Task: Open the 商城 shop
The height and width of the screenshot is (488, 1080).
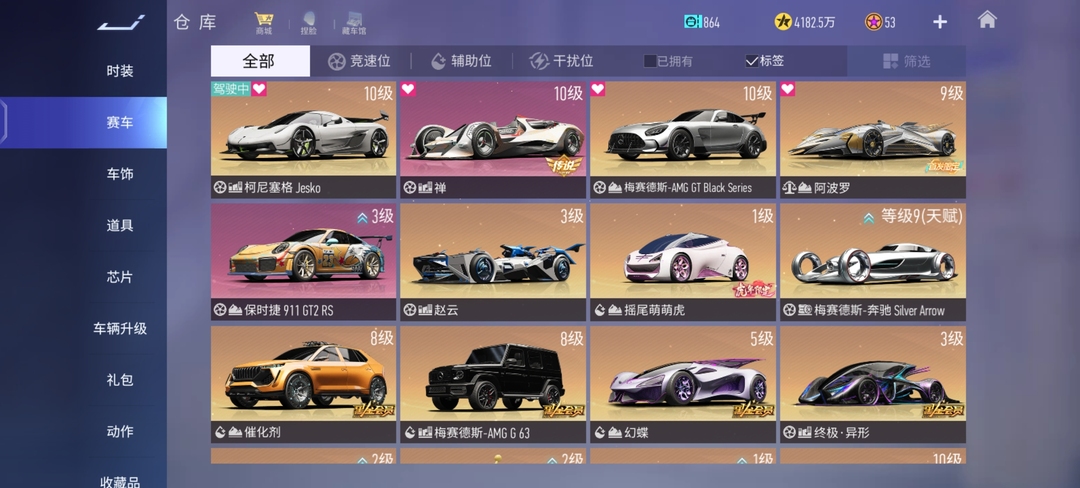Action: tap(264, 22)
